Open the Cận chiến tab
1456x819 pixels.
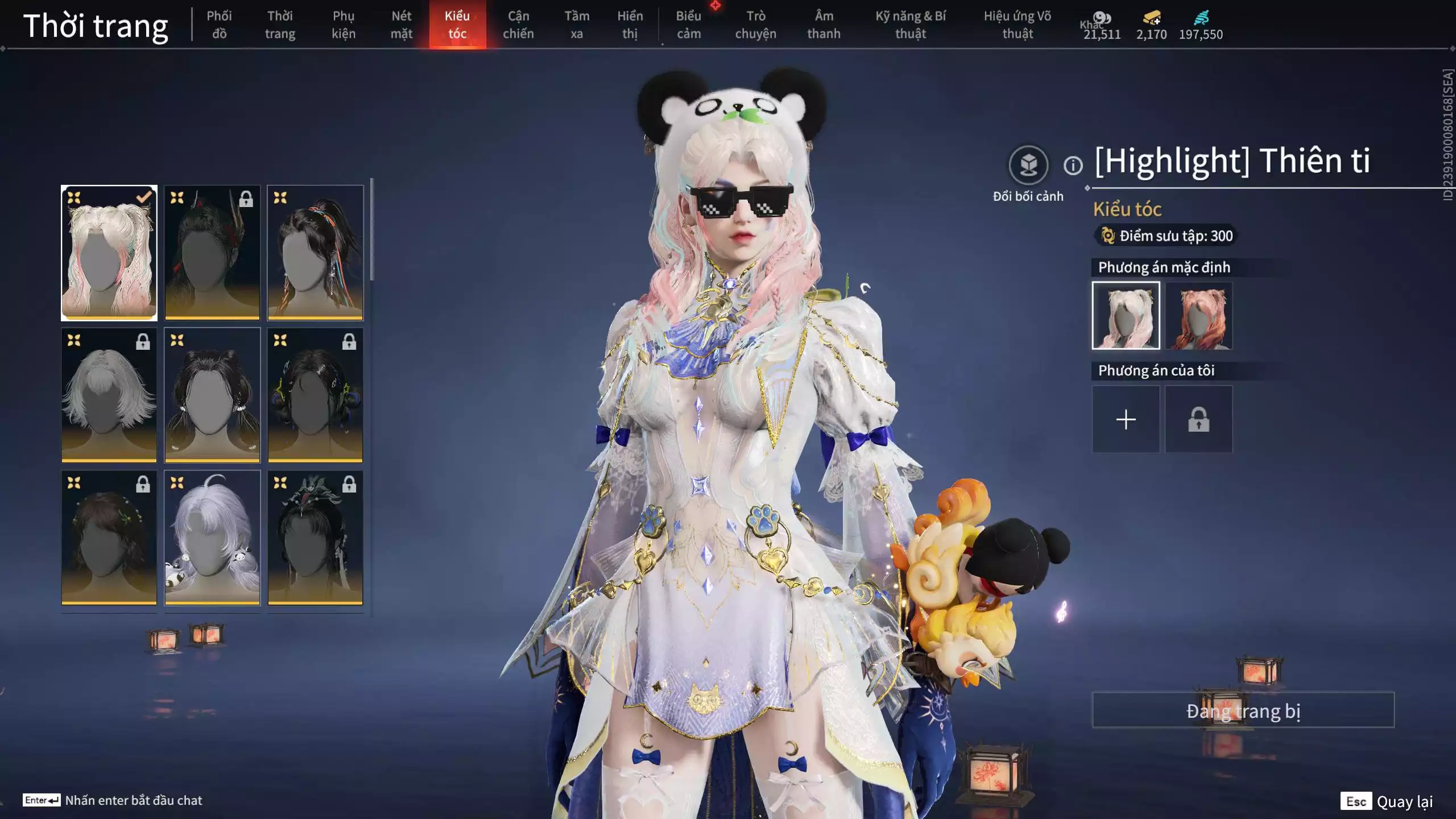point(518,24)
